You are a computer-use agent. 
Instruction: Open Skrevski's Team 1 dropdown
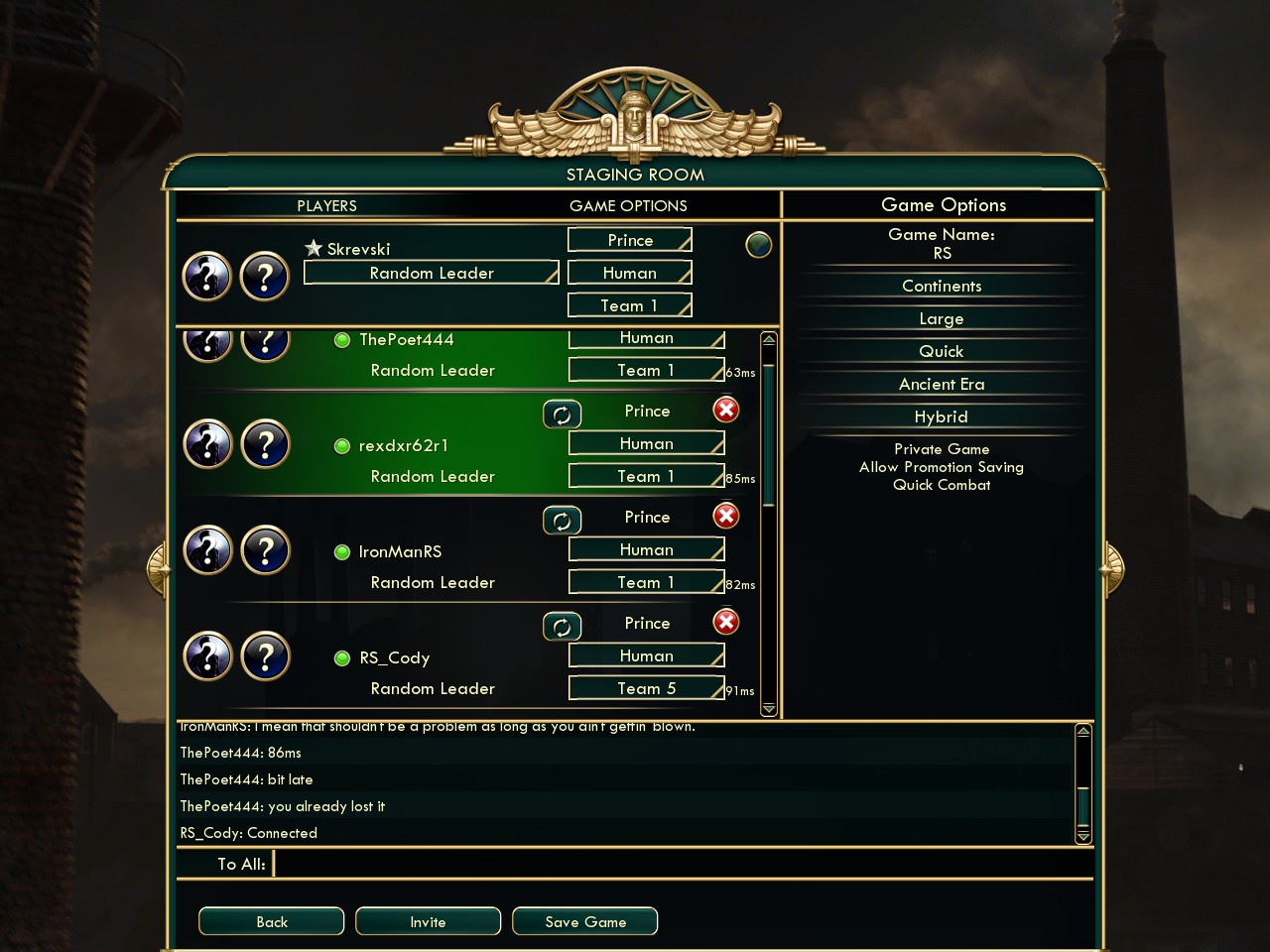(630, 305)
